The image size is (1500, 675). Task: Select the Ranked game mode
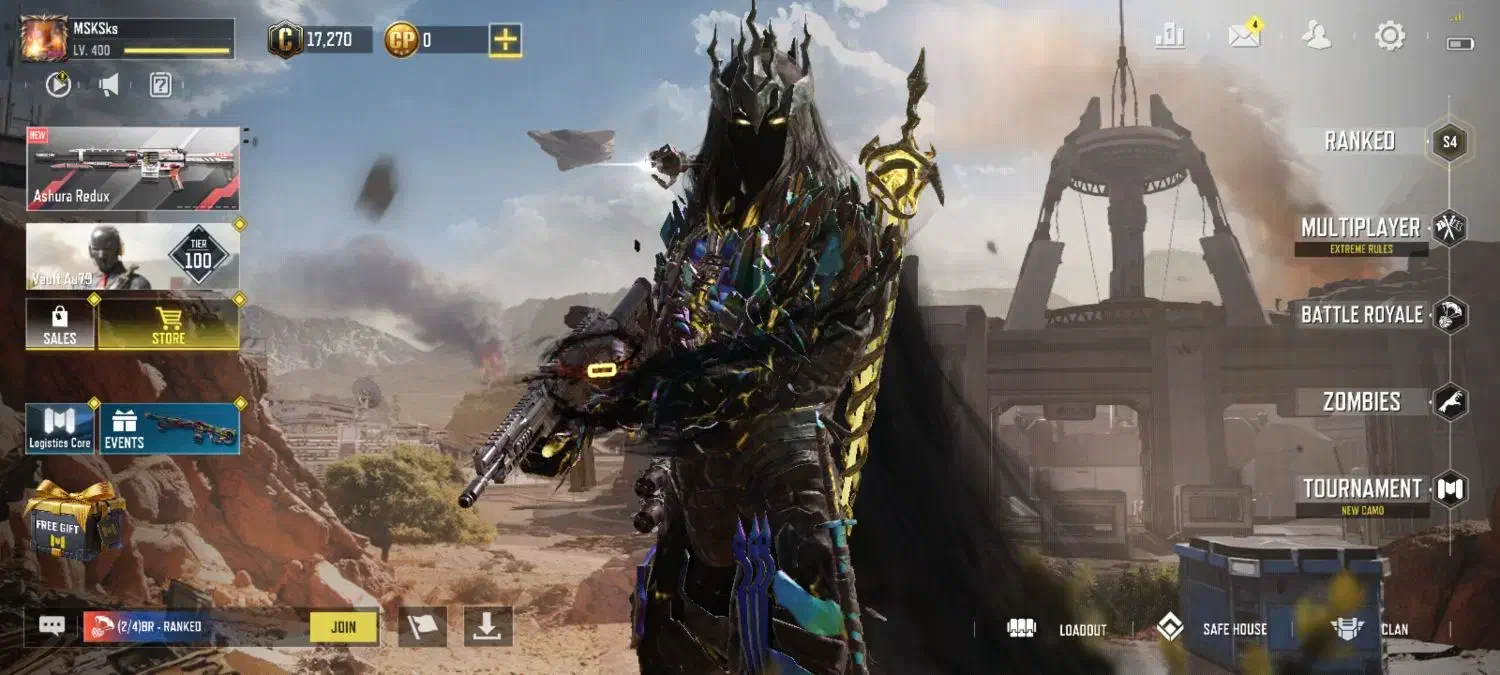(x=1360, y=142)
